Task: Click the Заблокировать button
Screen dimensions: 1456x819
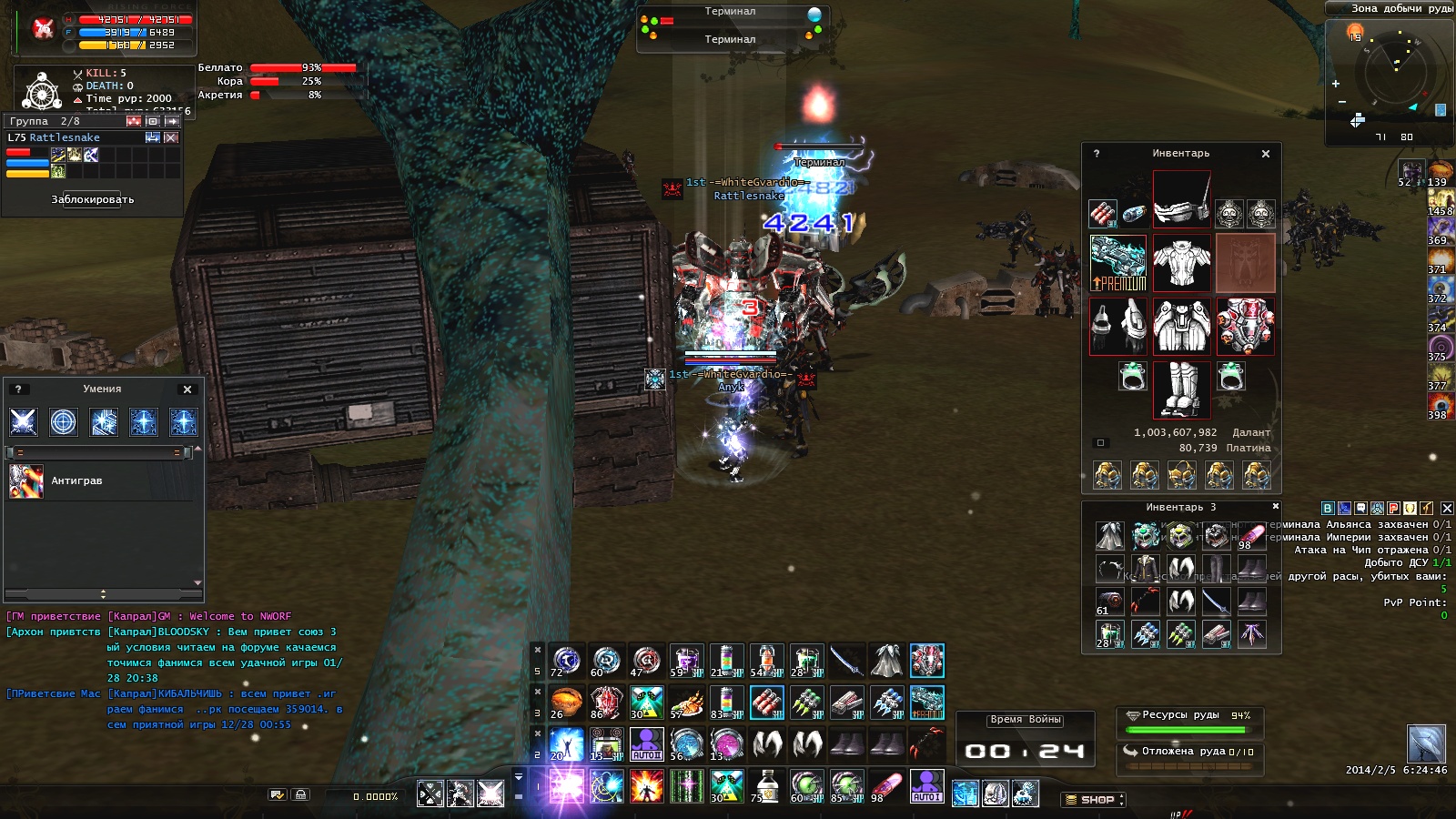Action: point(93,199)
